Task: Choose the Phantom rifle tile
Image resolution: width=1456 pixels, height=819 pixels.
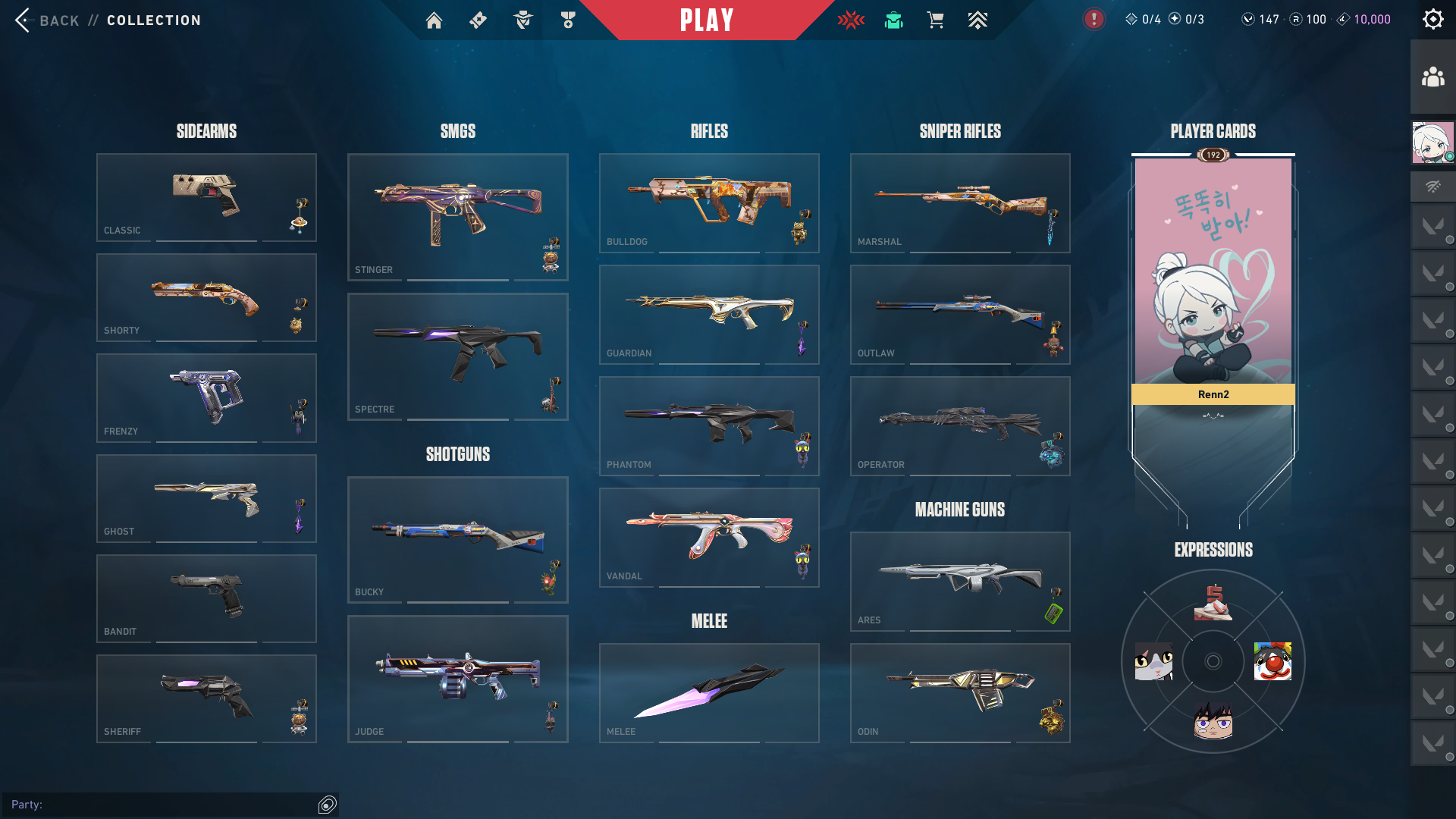Action: [x=709, y=425]
